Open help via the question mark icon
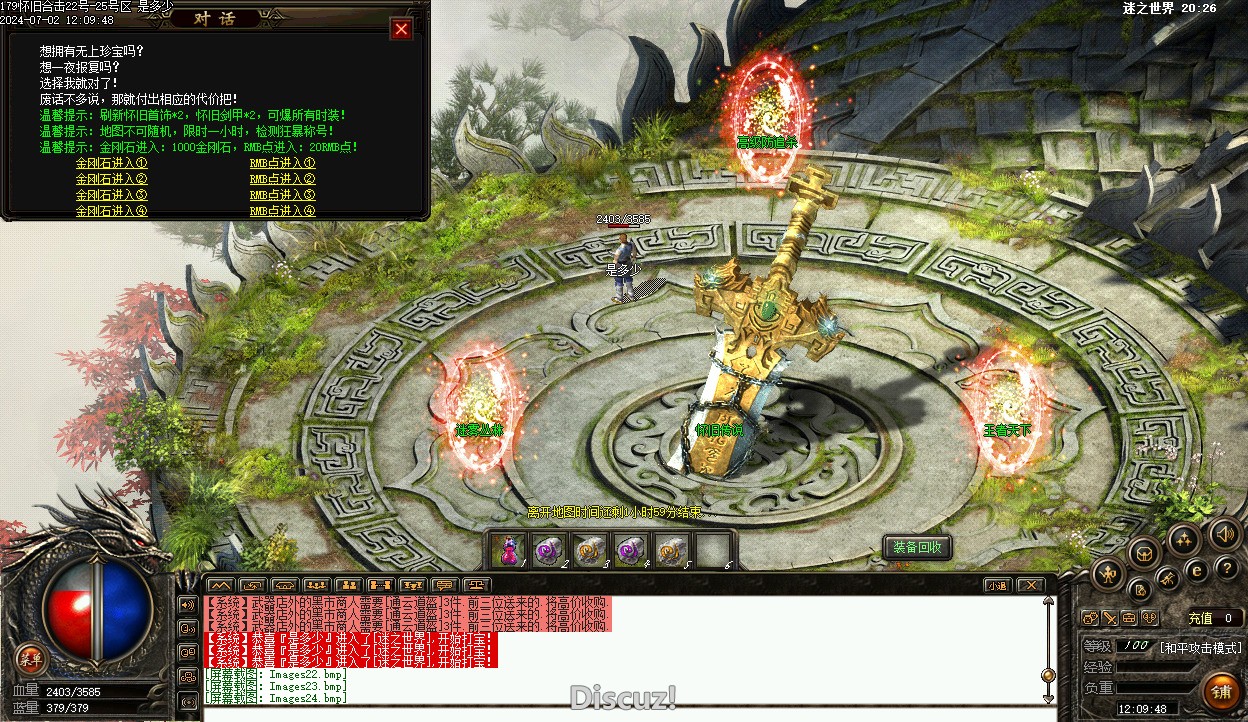Image resolution: width=1248 pixels, height=722 pixels. [1226, 568]
